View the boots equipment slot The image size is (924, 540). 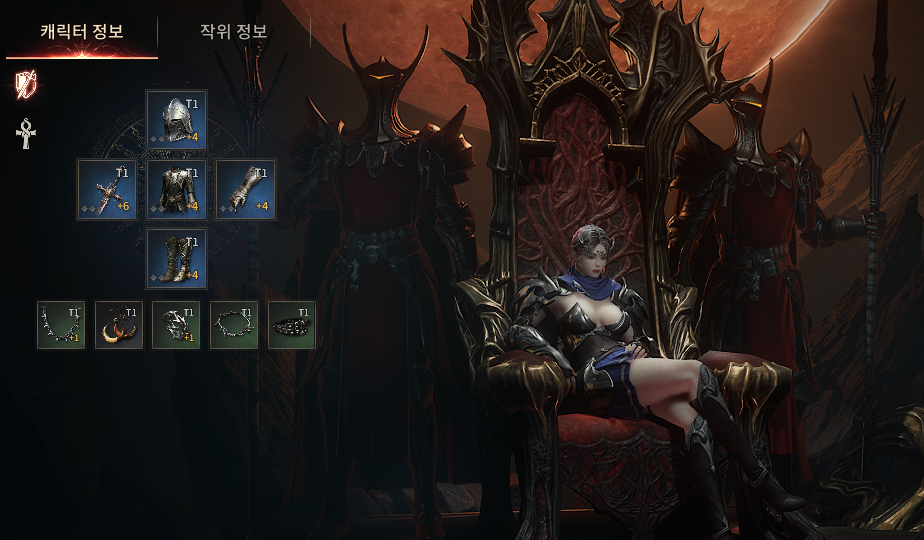(x=176, y=259)
